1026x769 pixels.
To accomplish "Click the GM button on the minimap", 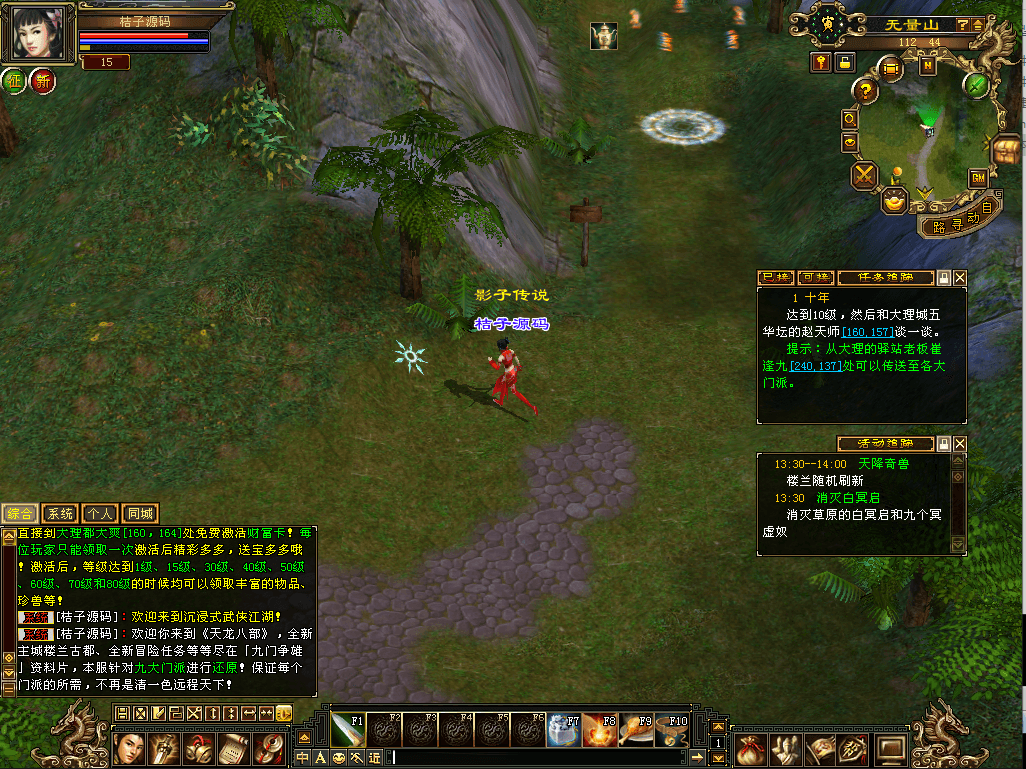I will [978, 177].
